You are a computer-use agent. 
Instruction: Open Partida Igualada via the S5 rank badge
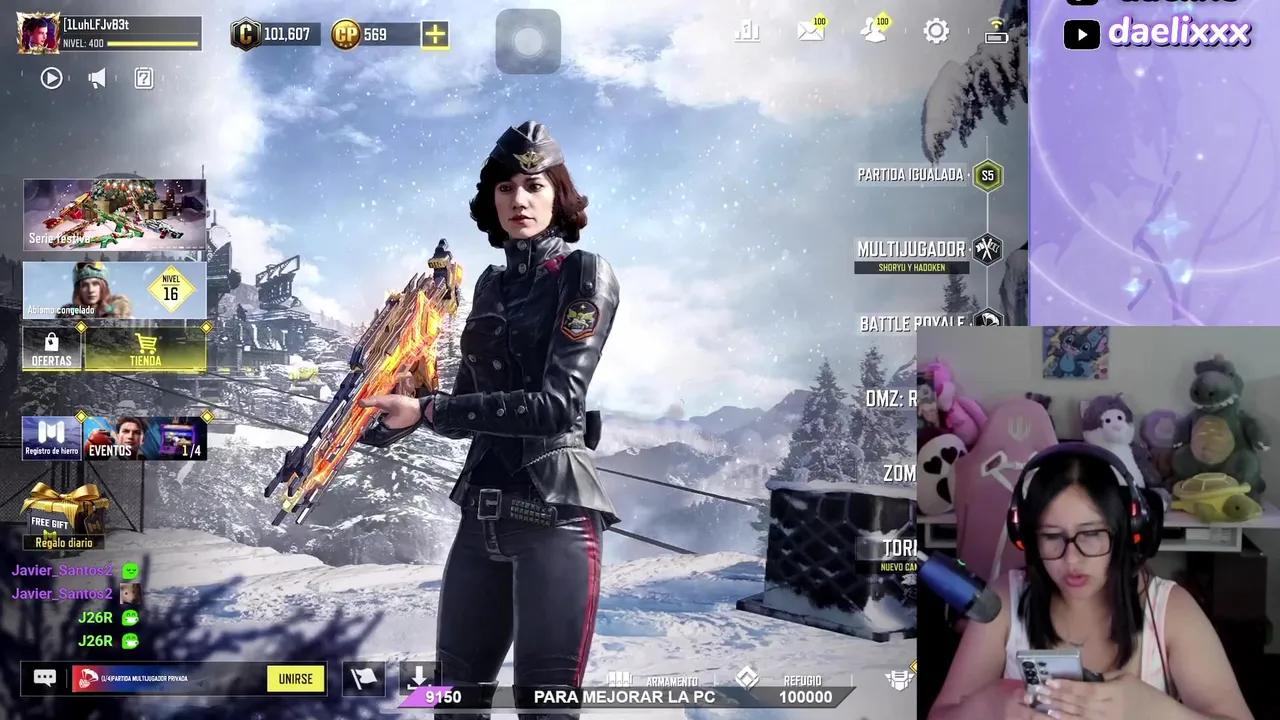click(987, 175)
